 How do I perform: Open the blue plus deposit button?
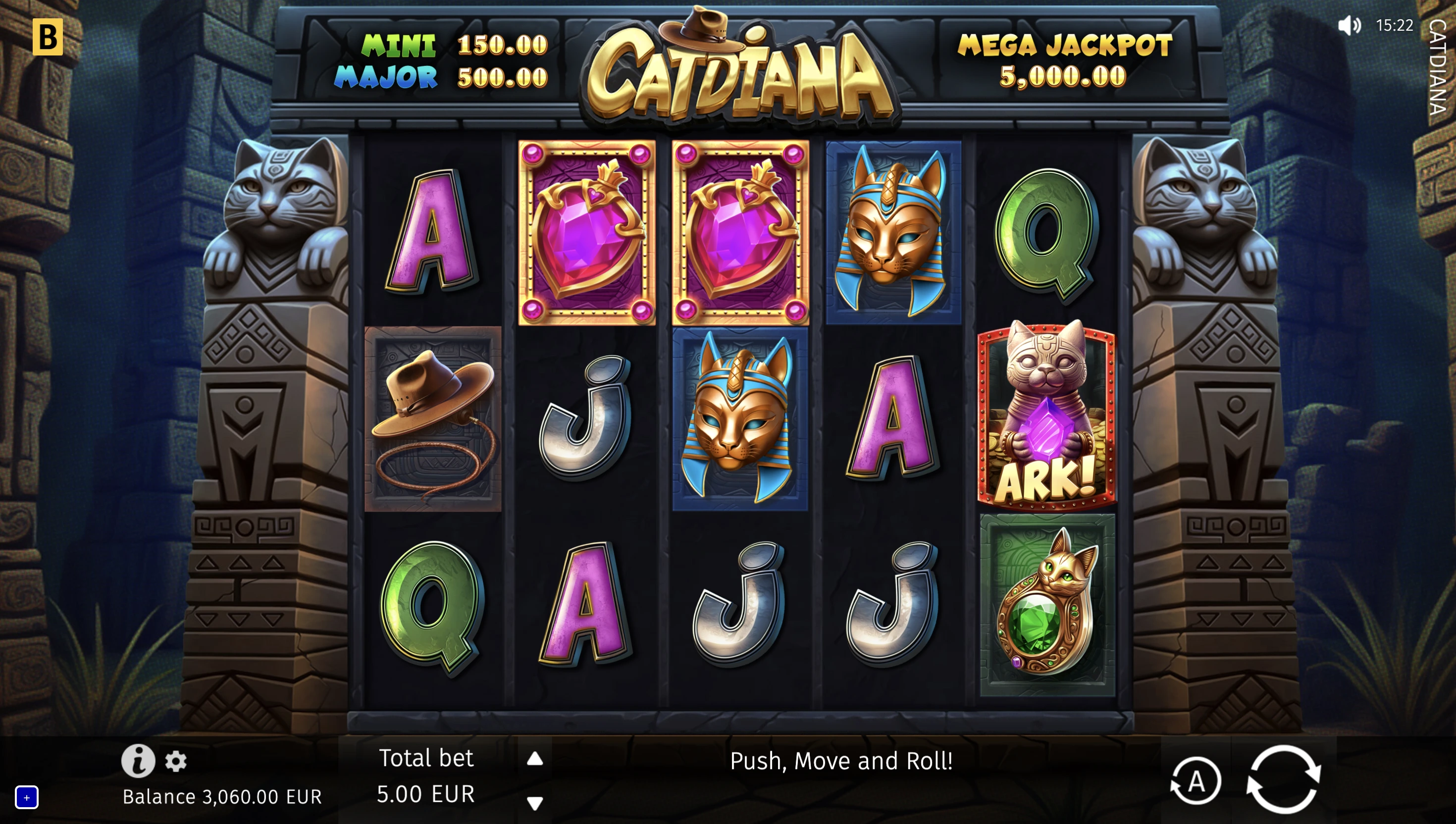tap(27, 797)
